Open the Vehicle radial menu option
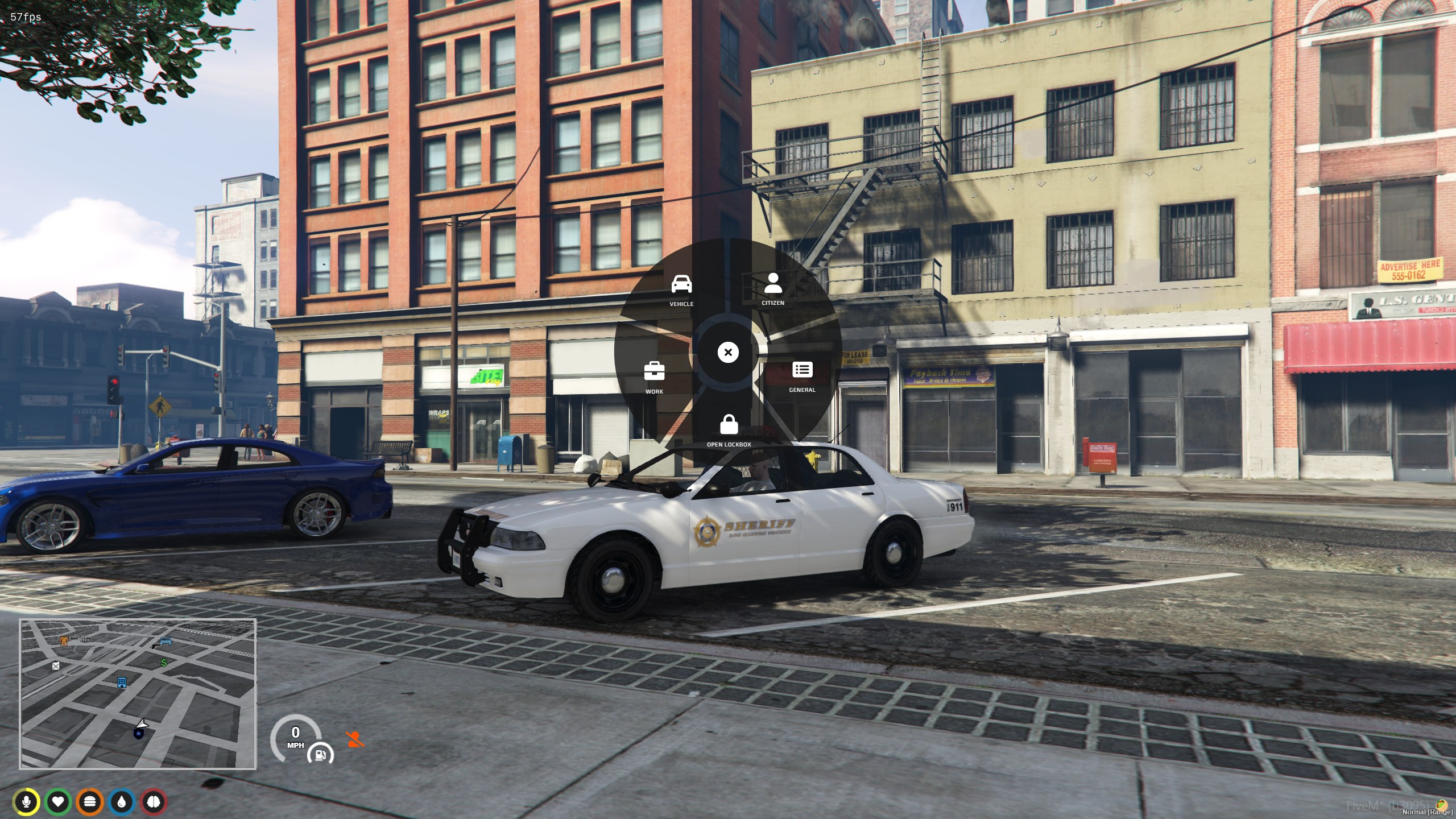 [x=681, y=289]
